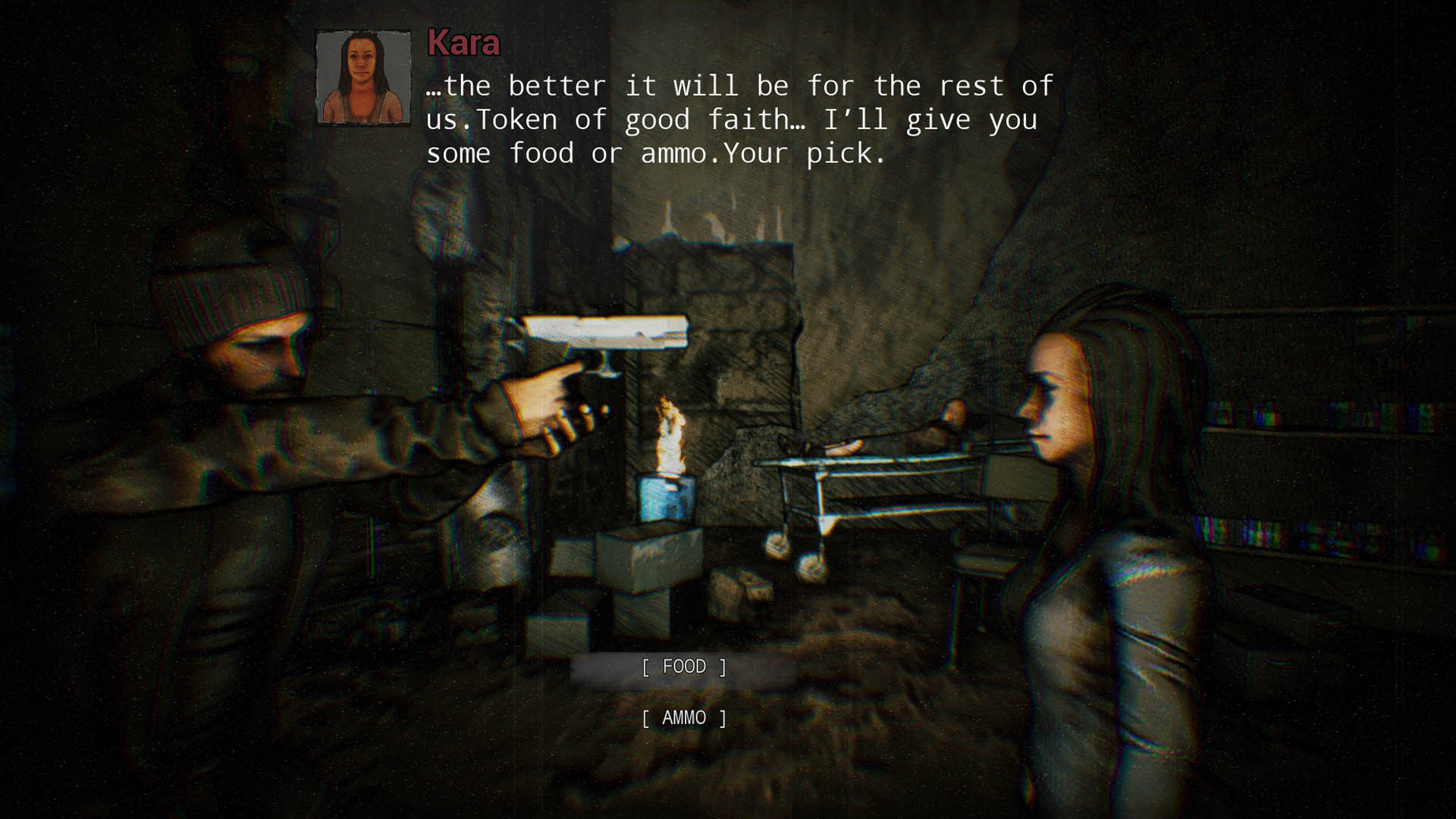Click the name label "Kara"
The width and height of the screenshot is (1456, 819).
[x=463, y=45]
